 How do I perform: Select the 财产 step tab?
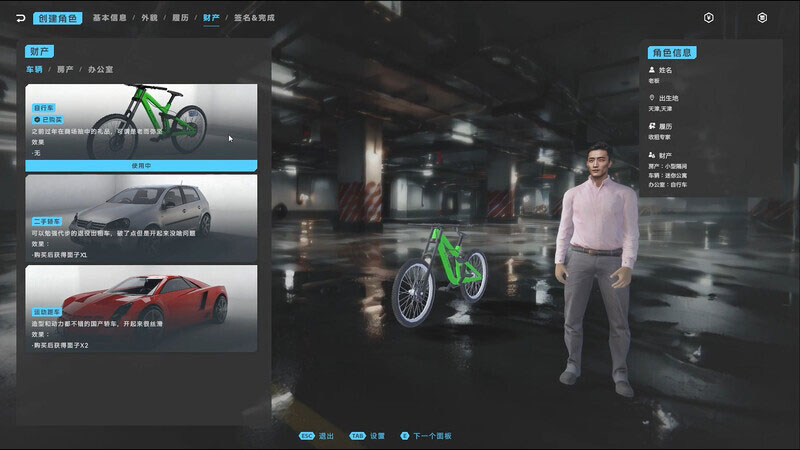(x=211, y=18)
